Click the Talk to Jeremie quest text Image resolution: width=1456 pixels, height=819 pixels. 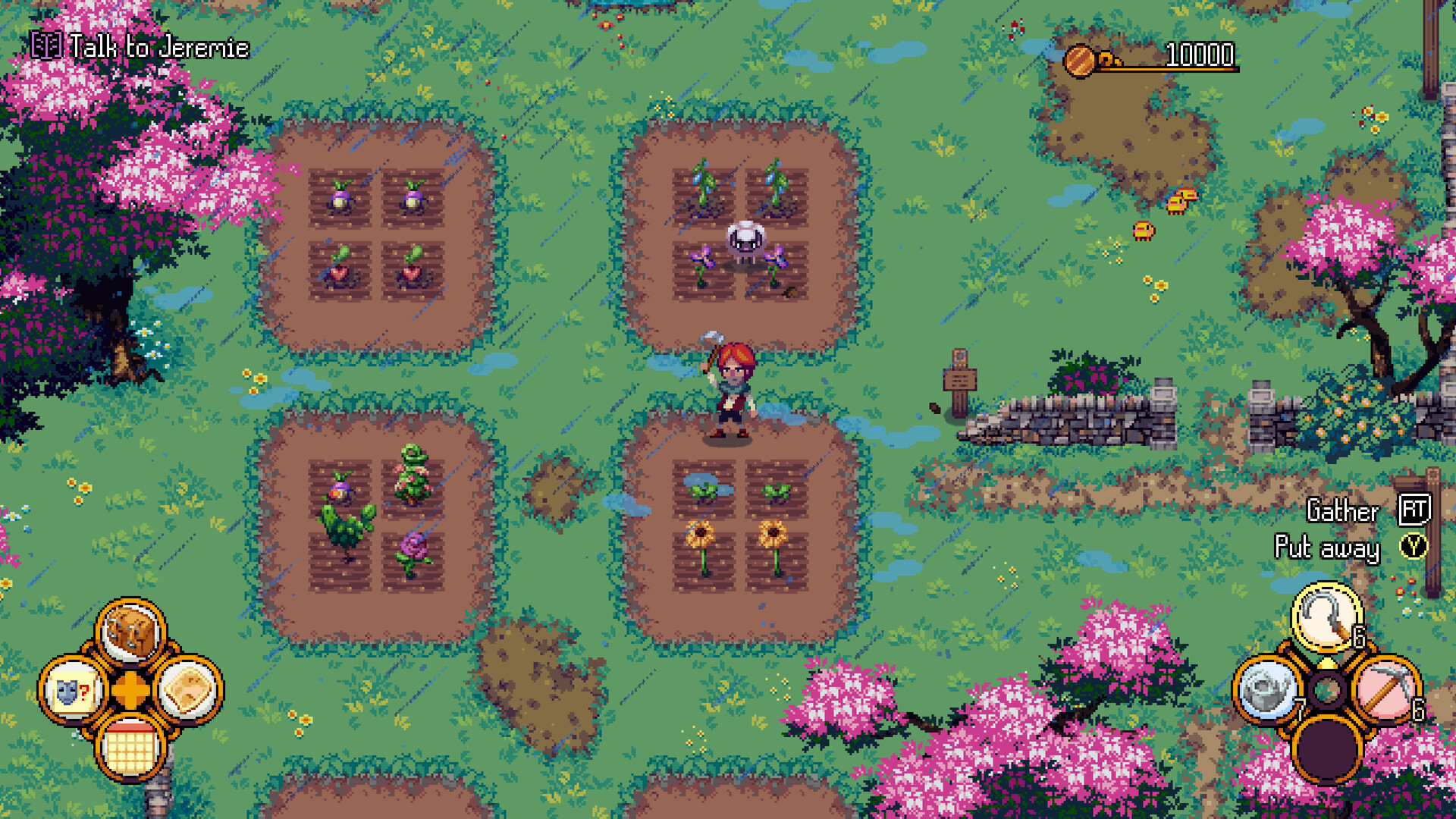tap(158, 48)
